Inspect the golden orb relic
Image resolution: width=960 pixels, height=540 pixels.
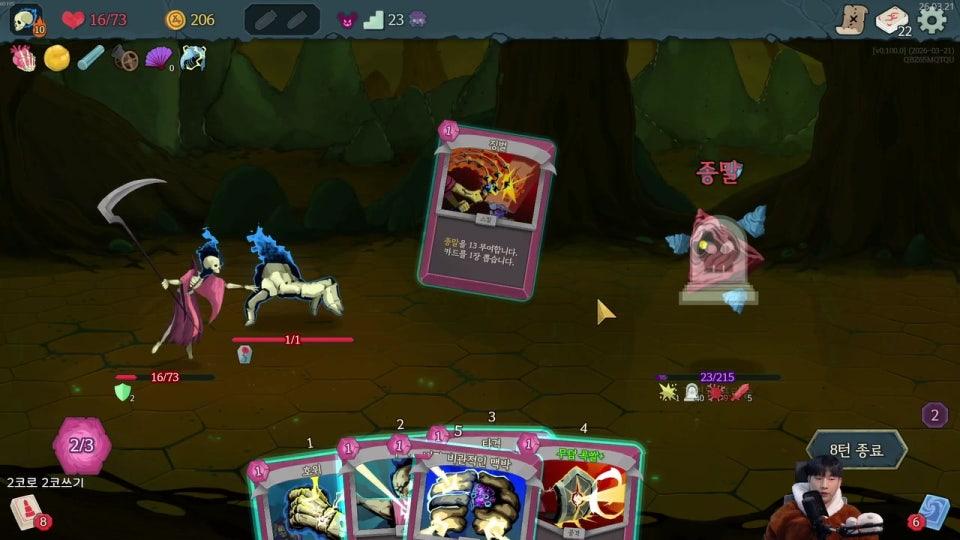point(57,58)
